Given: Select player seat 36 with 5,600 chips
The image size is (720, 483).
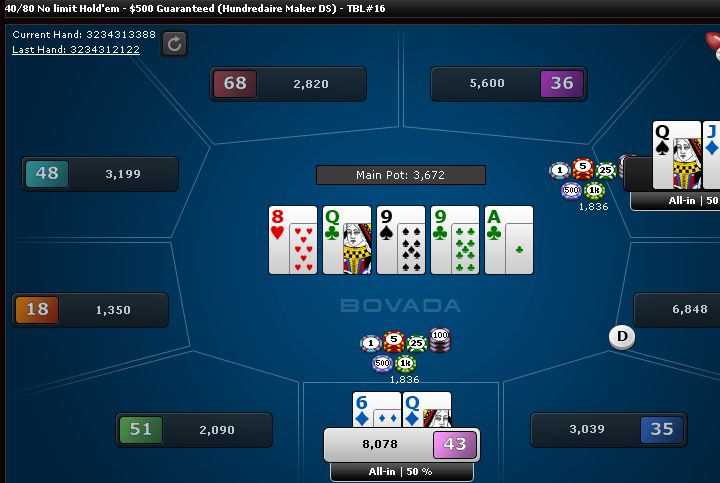Looking at the screenshot, I should (x=508, y=84).
